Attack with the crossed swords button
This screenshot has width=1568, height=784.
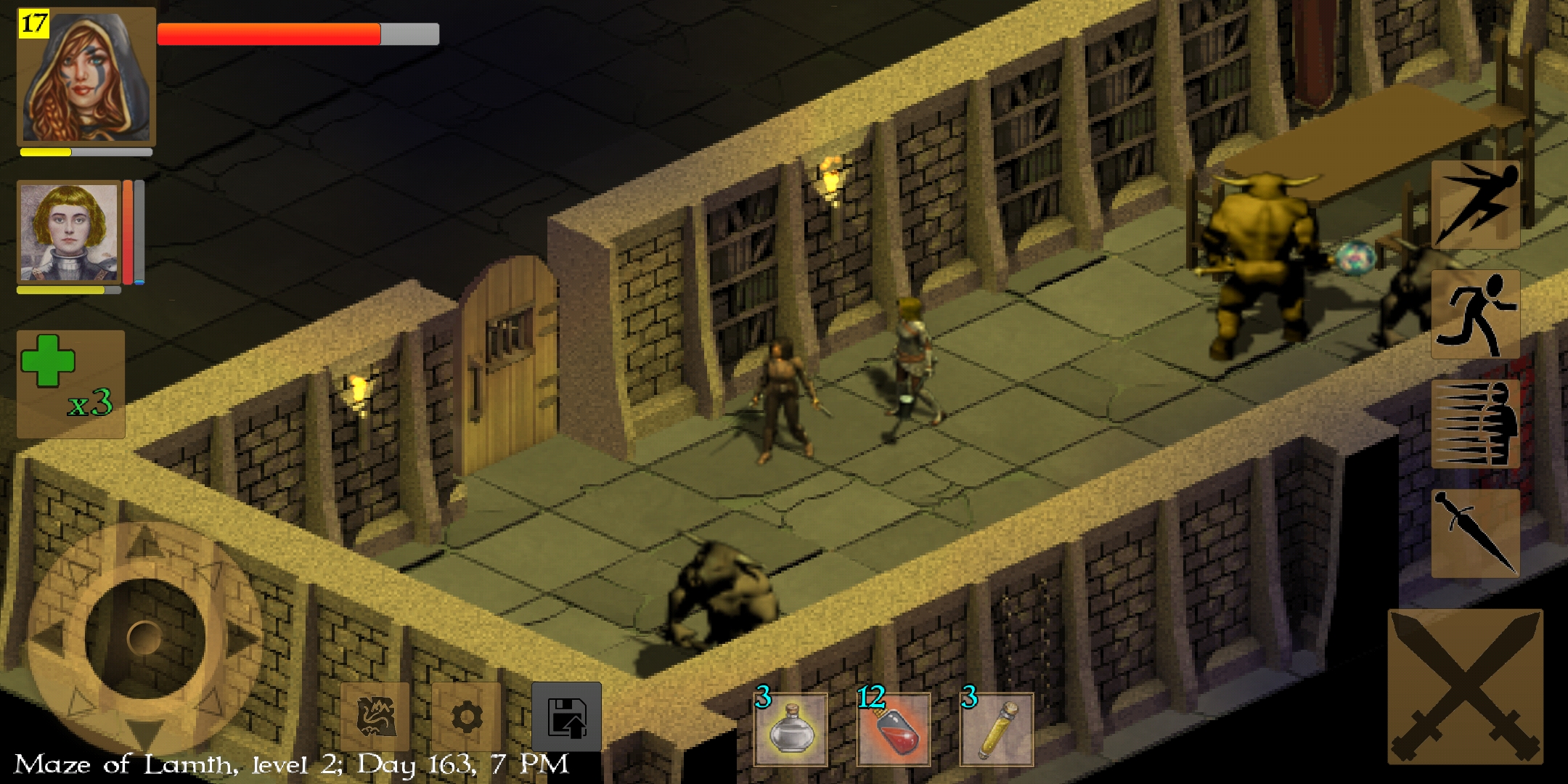point(1465,686)
